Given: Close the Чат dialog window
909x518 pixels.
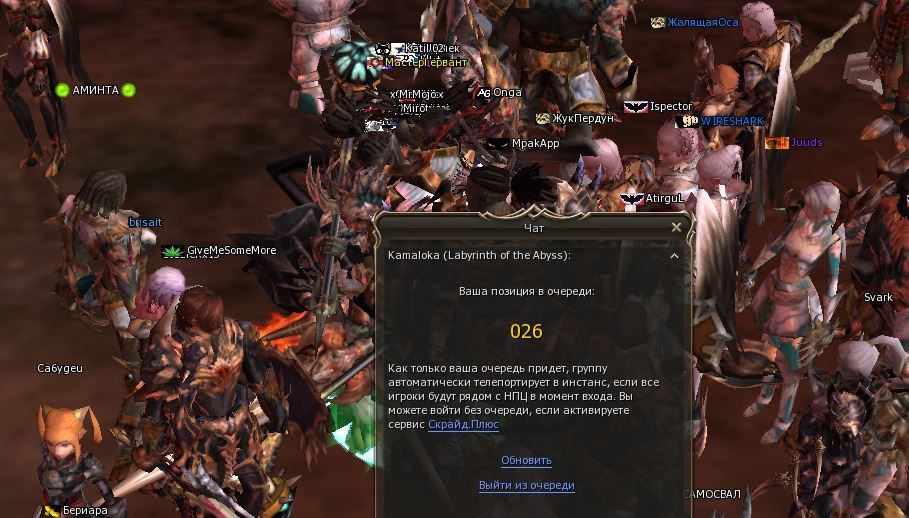Looking at the screenshot, I should (x=676, y=228).
